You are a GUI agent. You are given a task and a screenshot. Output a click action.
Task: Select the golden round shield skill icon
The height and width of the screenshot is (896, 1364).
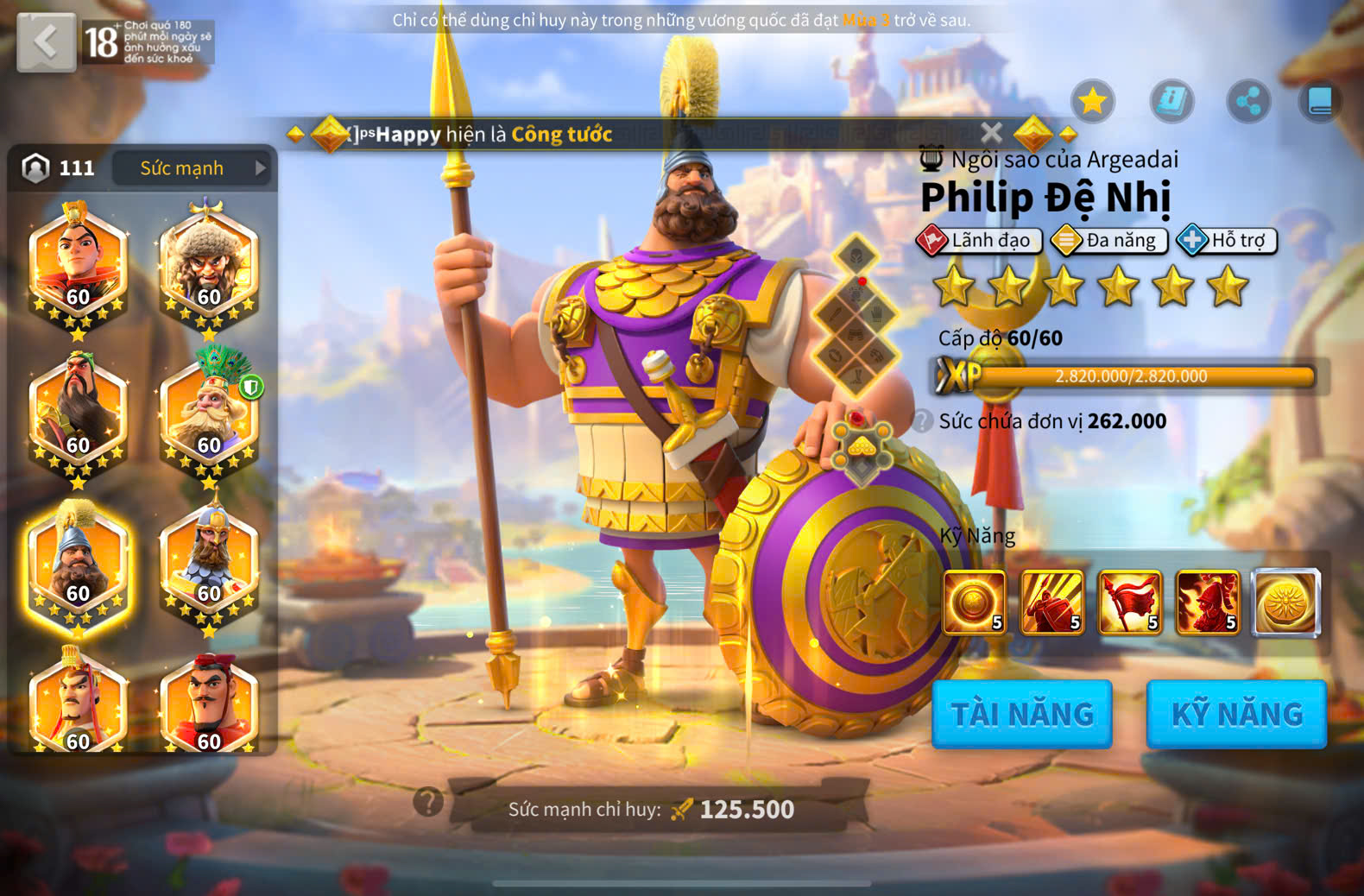pos(974,602)
